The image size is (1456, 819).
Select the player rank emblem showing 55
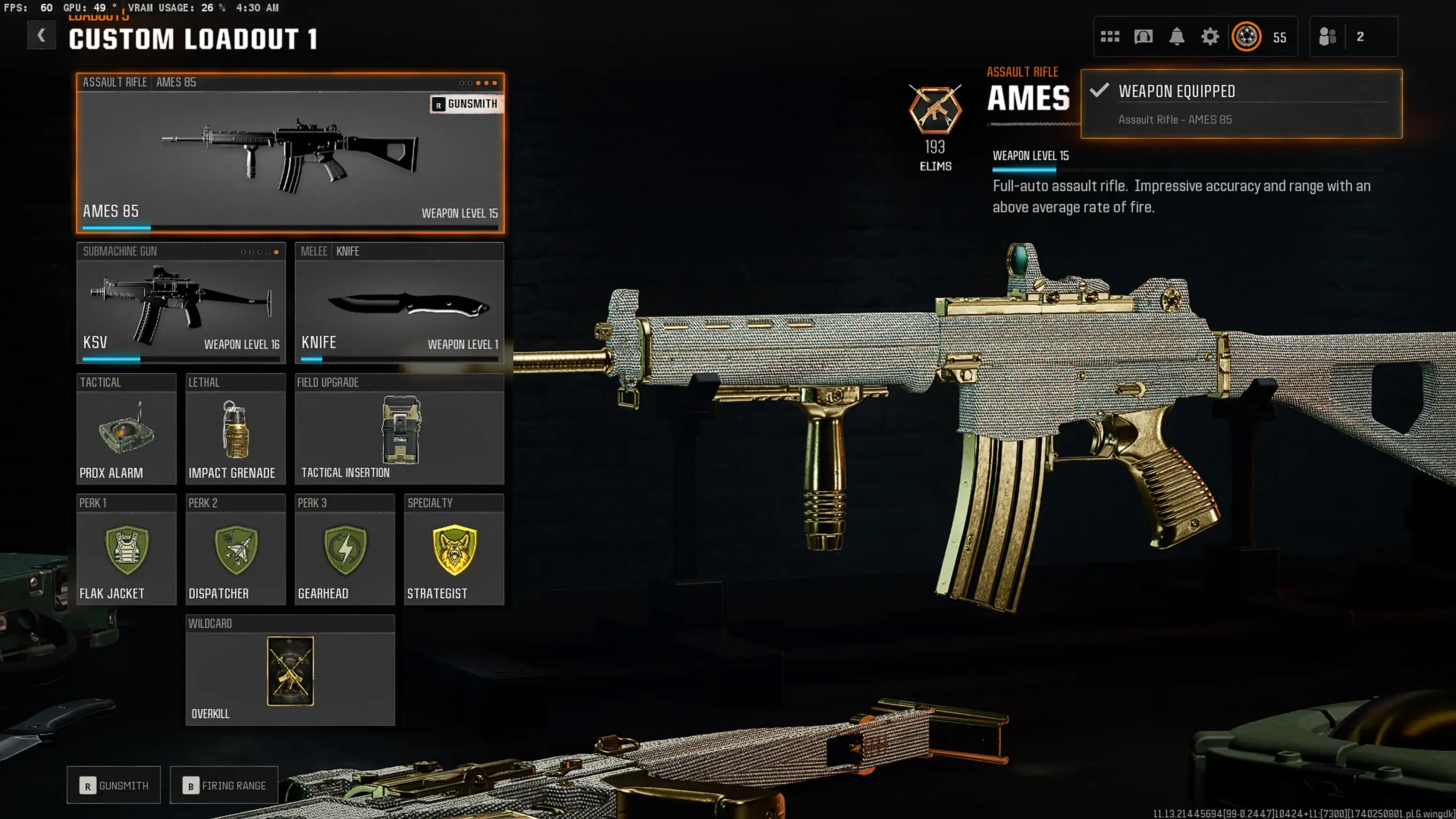[x=1247, y=36]
